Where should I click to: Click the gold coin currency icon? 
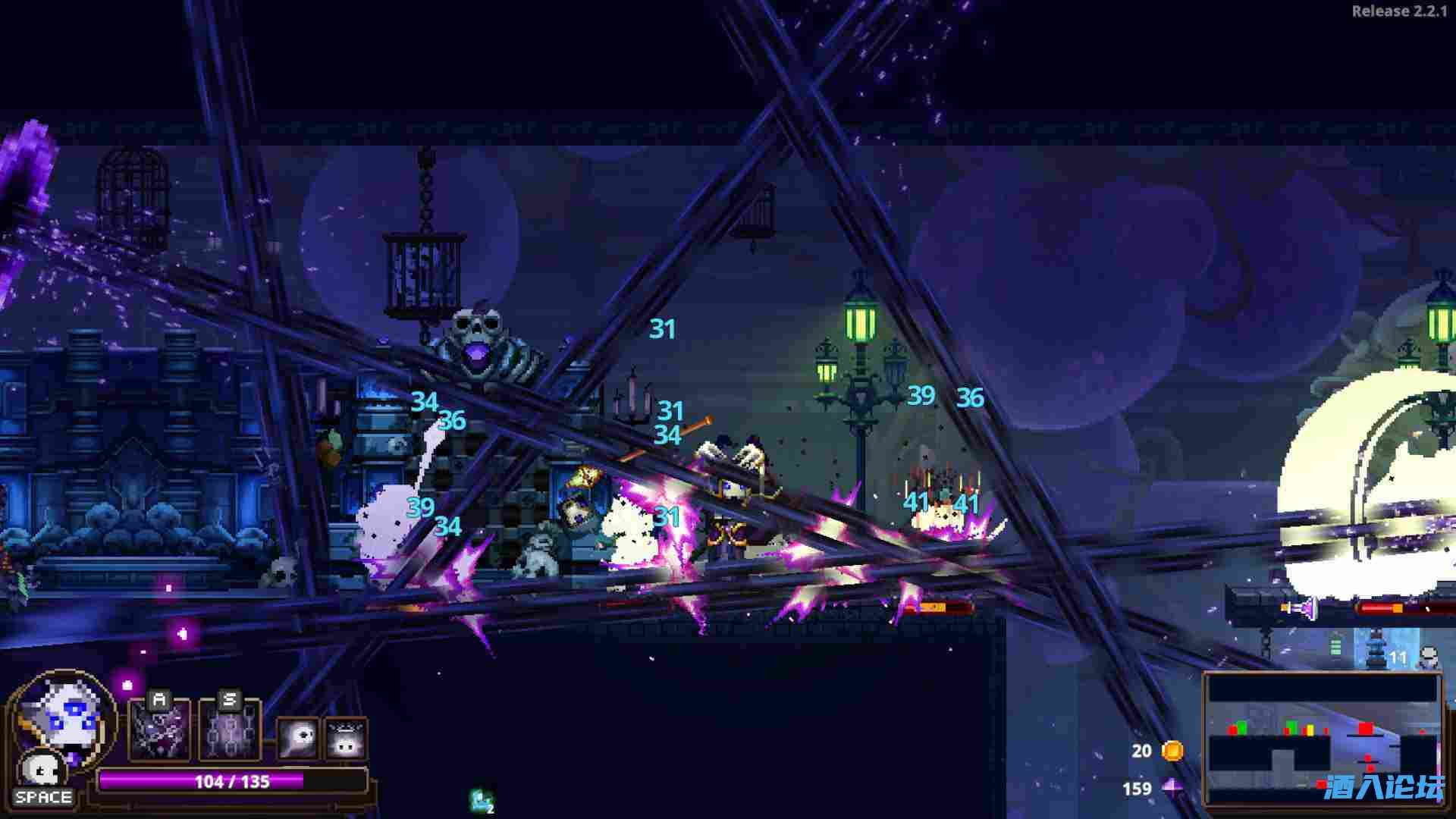(x=1172, y=751)
